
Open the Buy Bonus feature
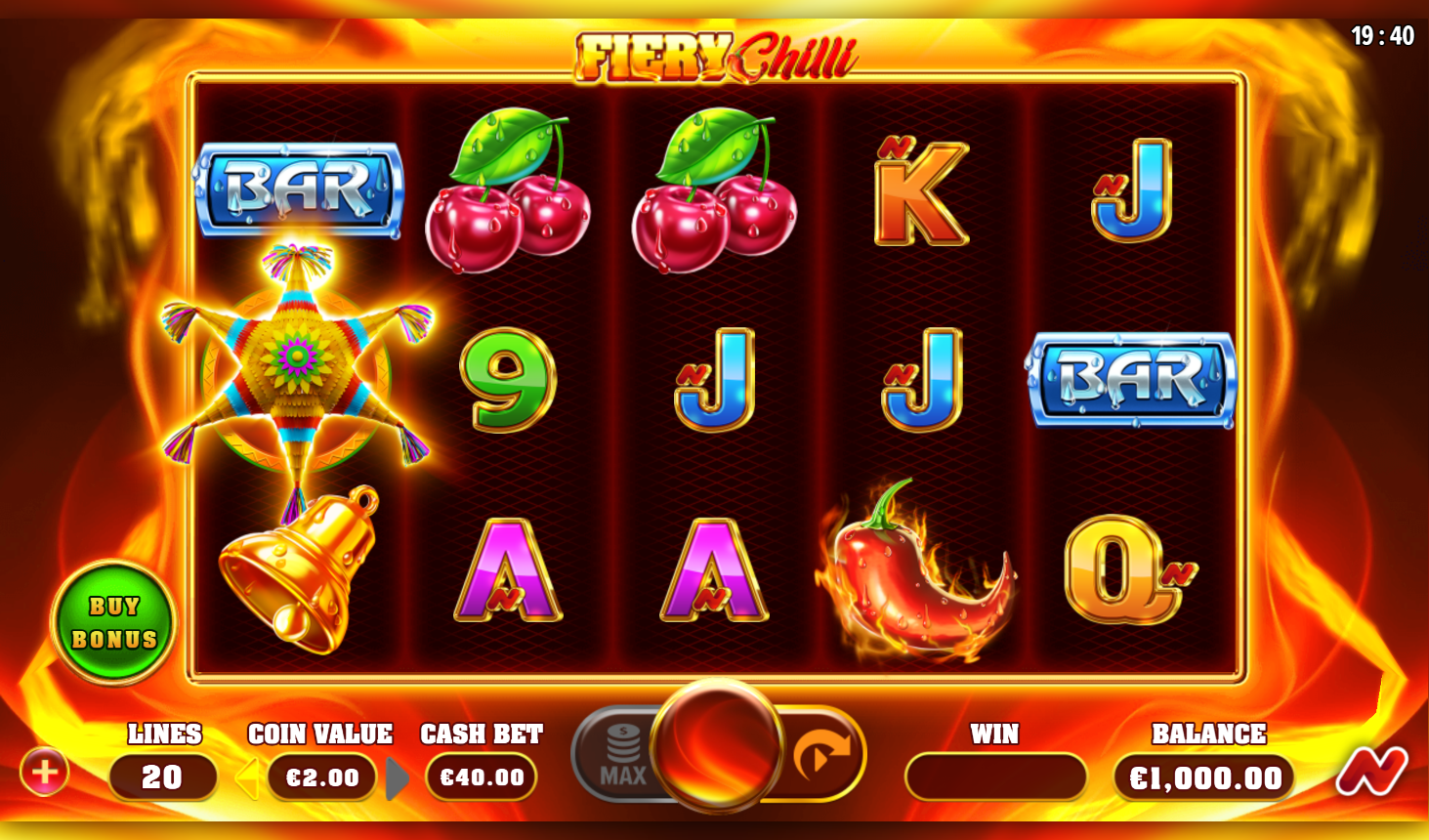click(x=114, y=623)
